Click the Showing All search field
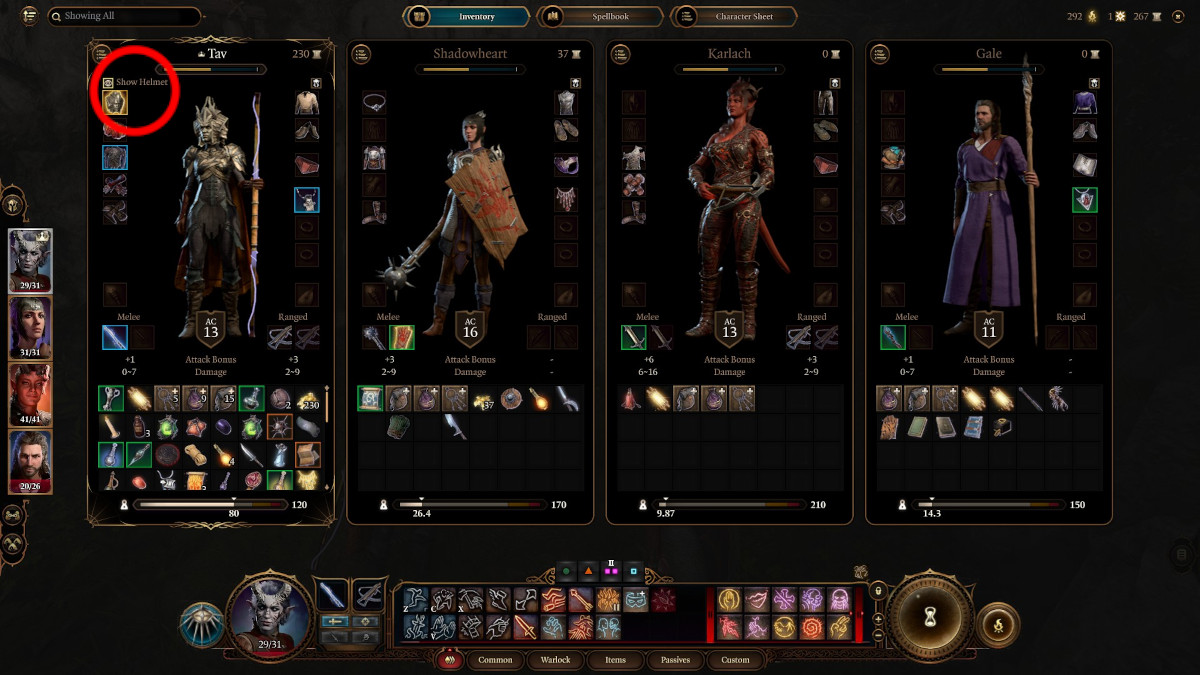Viewport: 1200px width, 675px height. tap(123, 16)
